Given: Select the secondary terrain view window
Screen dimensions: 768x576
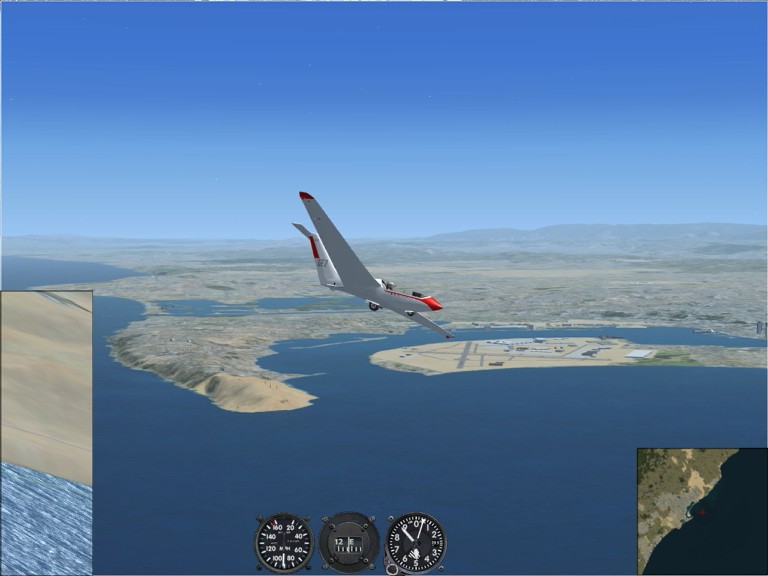Looking at the screenshot, I should 46,432.
